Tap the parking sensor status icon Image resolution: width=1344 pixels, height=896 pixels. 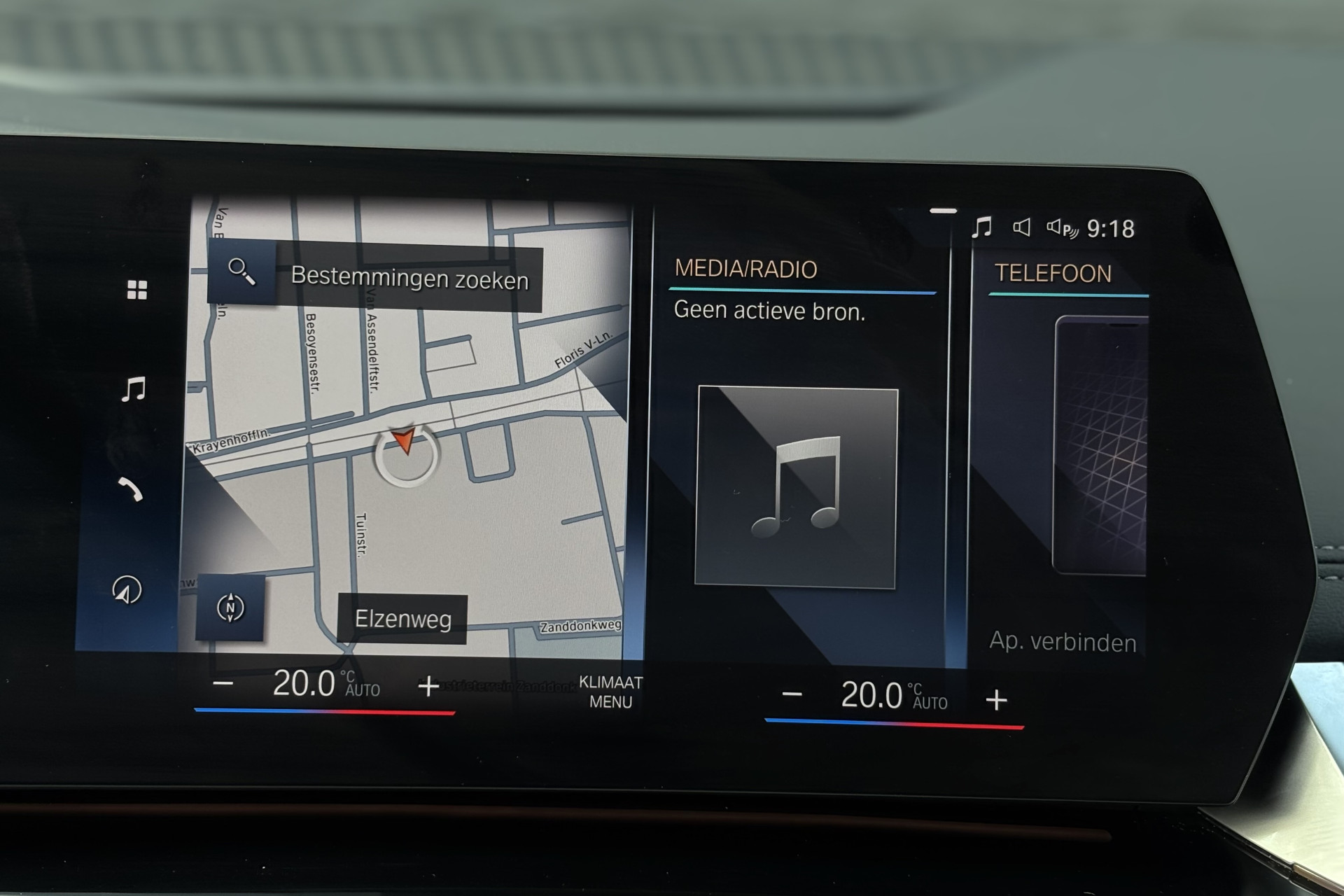tap(1062, 228)
